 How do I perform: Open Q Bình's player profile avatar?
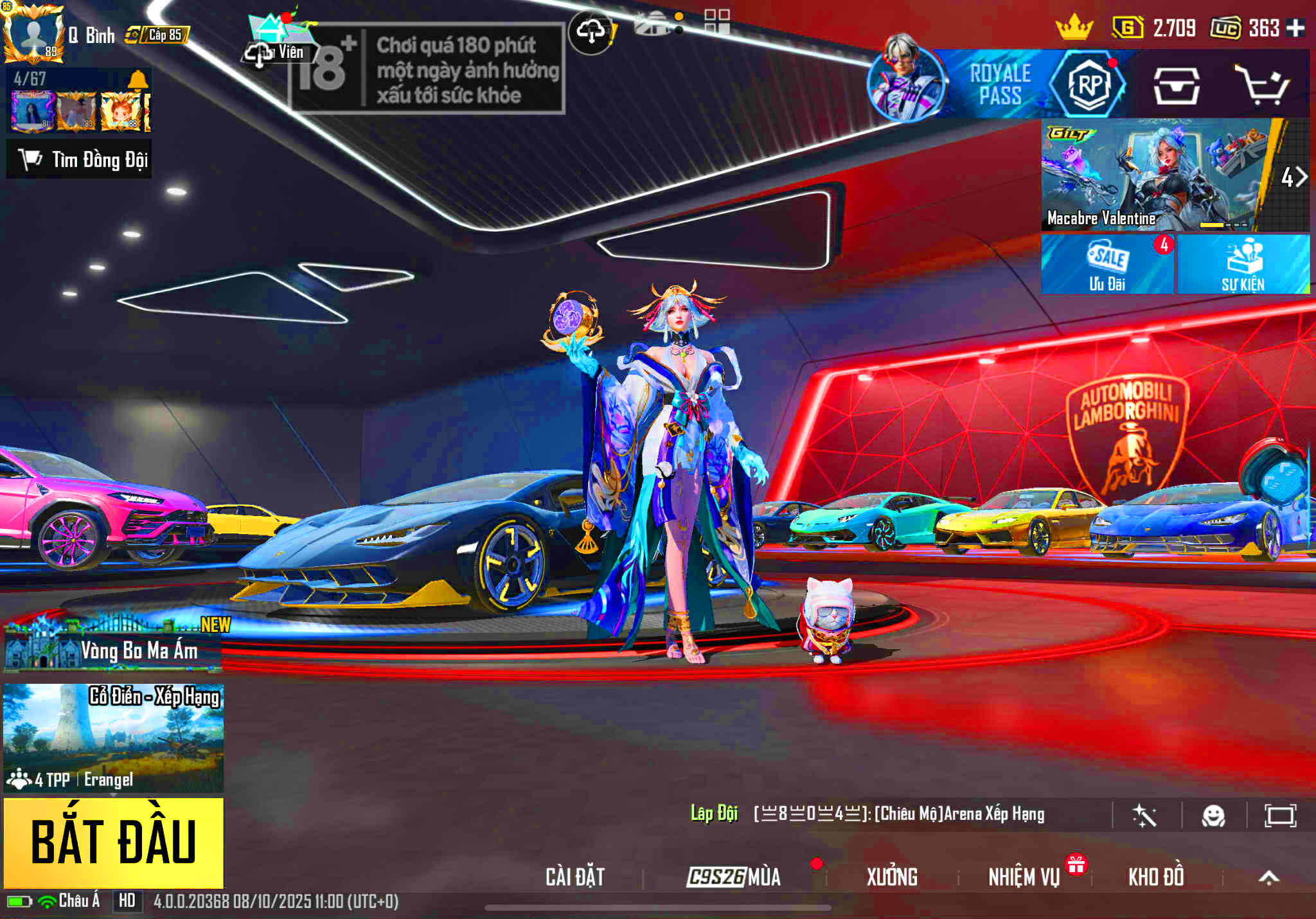click(33, 33)
